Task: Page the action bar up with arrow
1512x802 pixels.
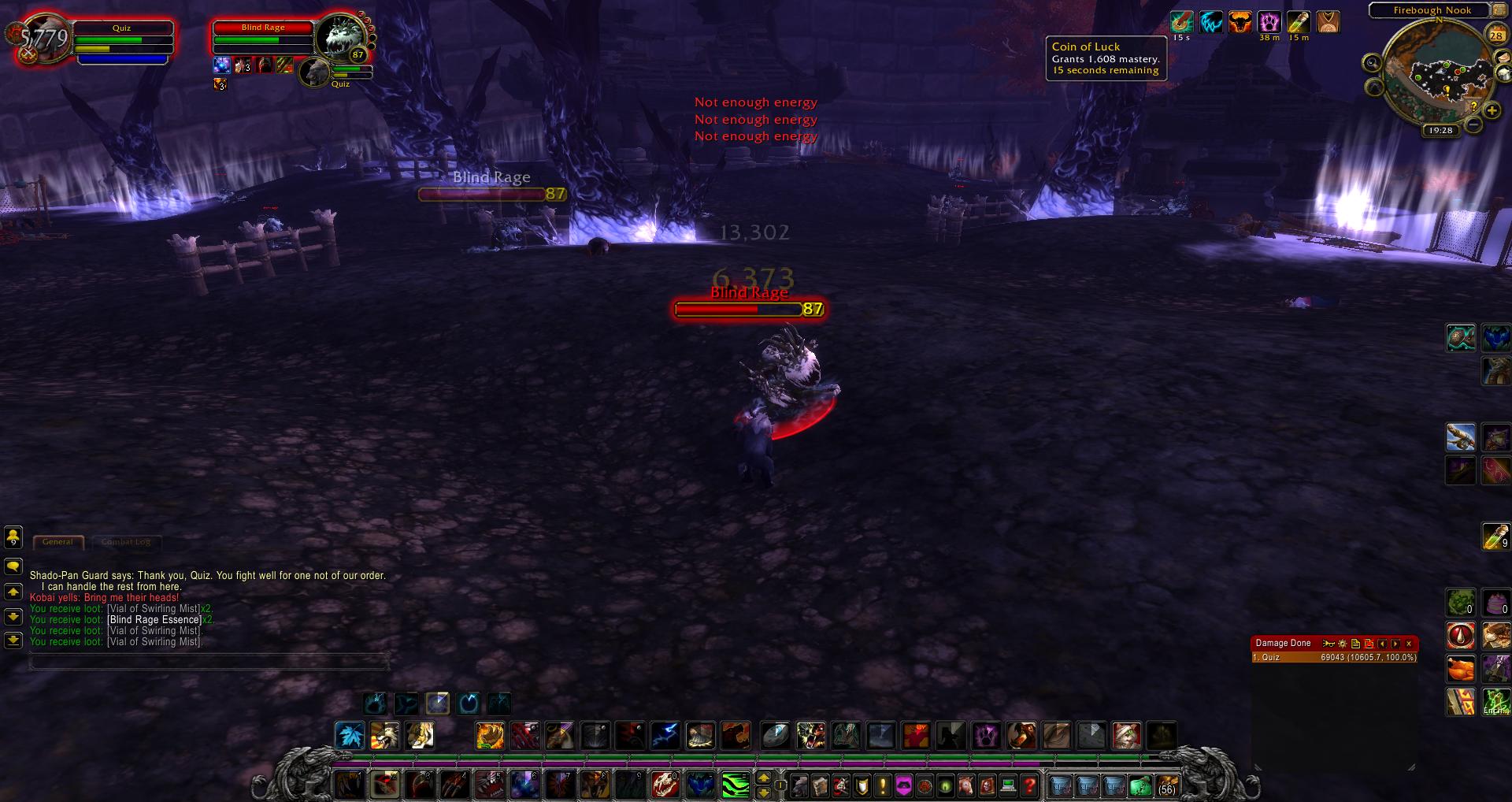Action: [763, 778]
